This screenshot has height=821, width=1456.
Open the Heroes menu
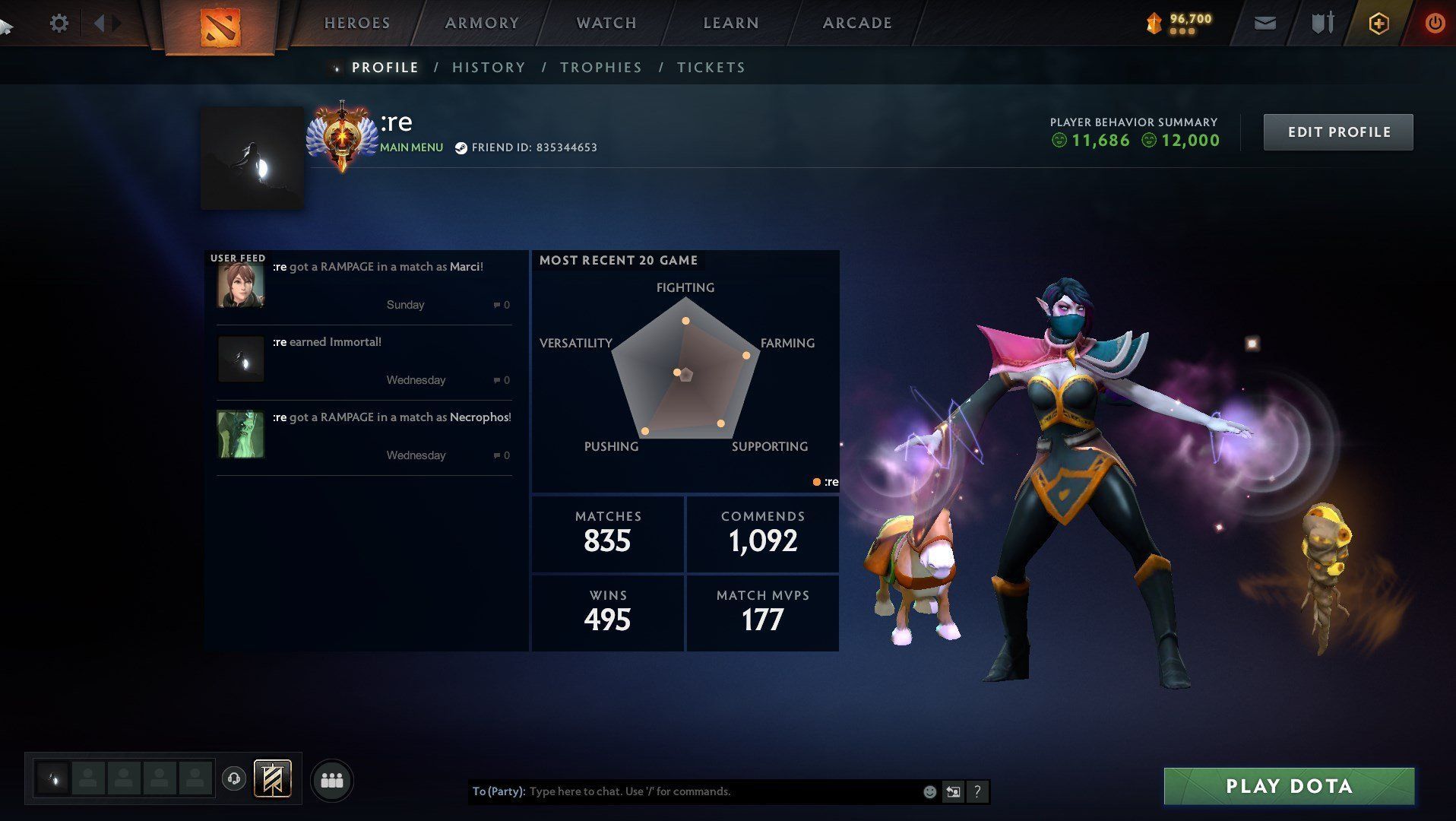pyautogui.click(x=357, y=24)
